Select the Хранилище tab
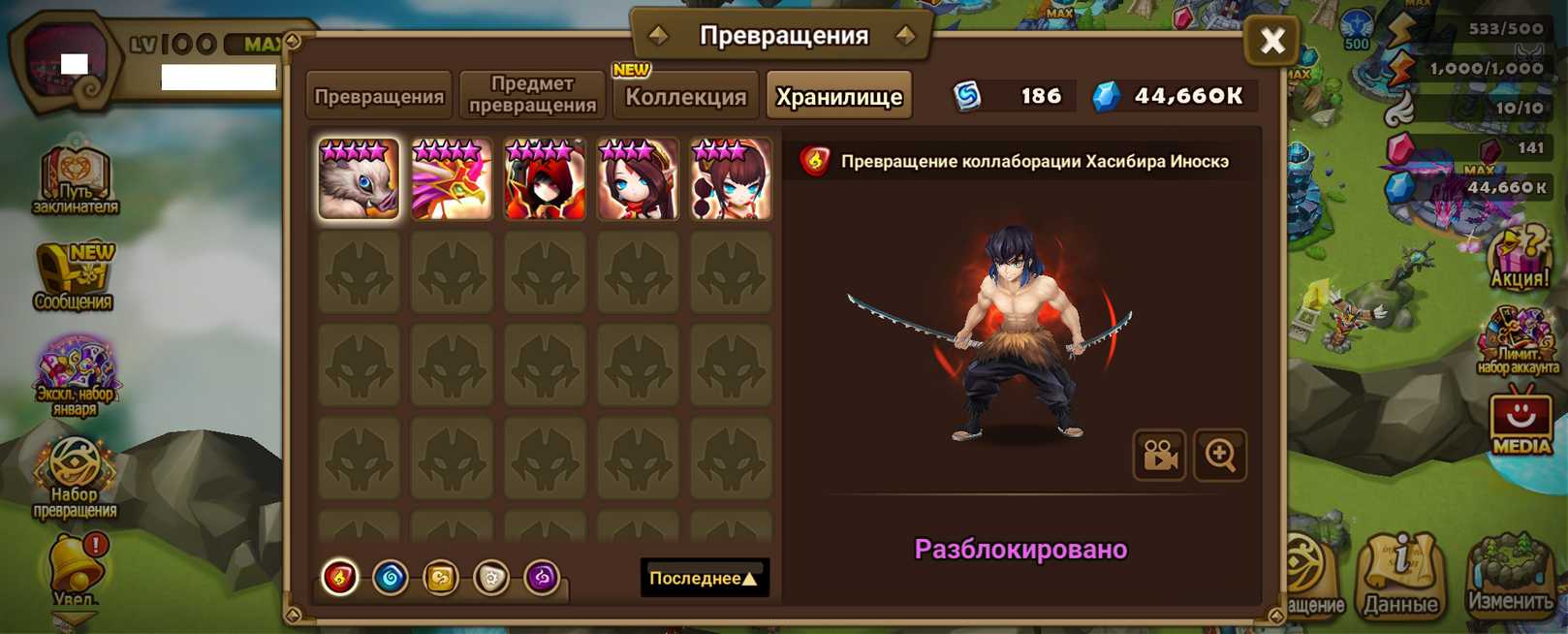This screenshot has width=1568, height=634. point(839,96)
